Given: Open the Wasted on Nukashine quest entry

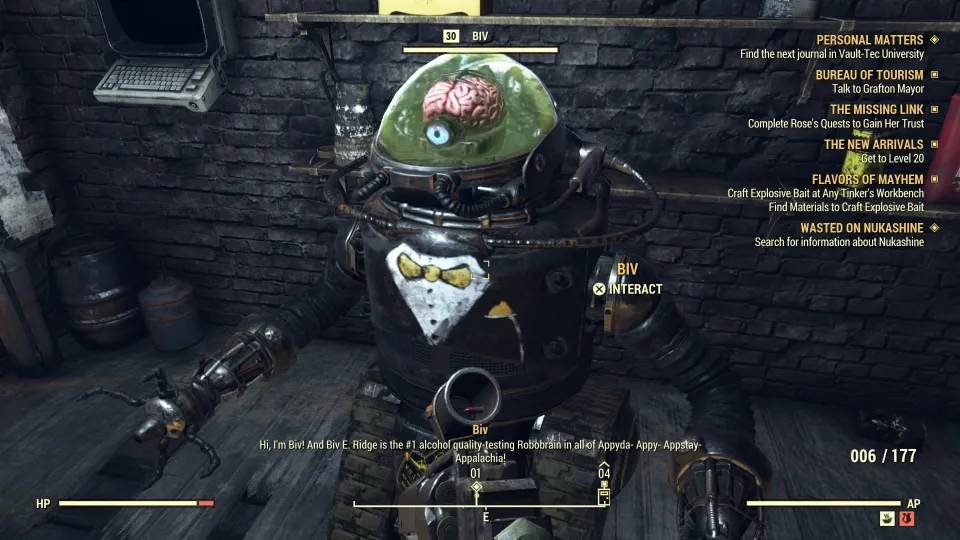Looking at the screenshot, I should [861, 228].
